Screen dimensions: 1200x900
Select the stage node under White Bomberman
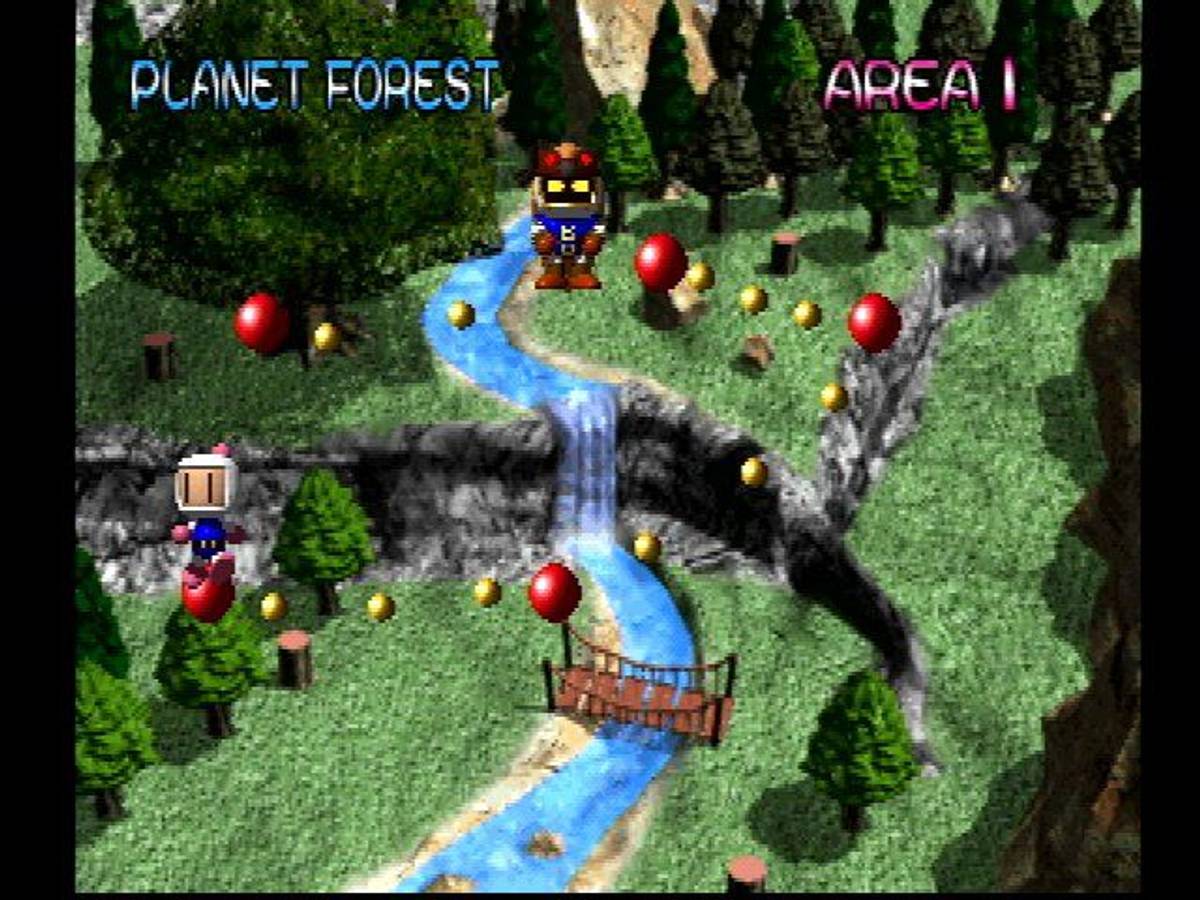(208, 597)
